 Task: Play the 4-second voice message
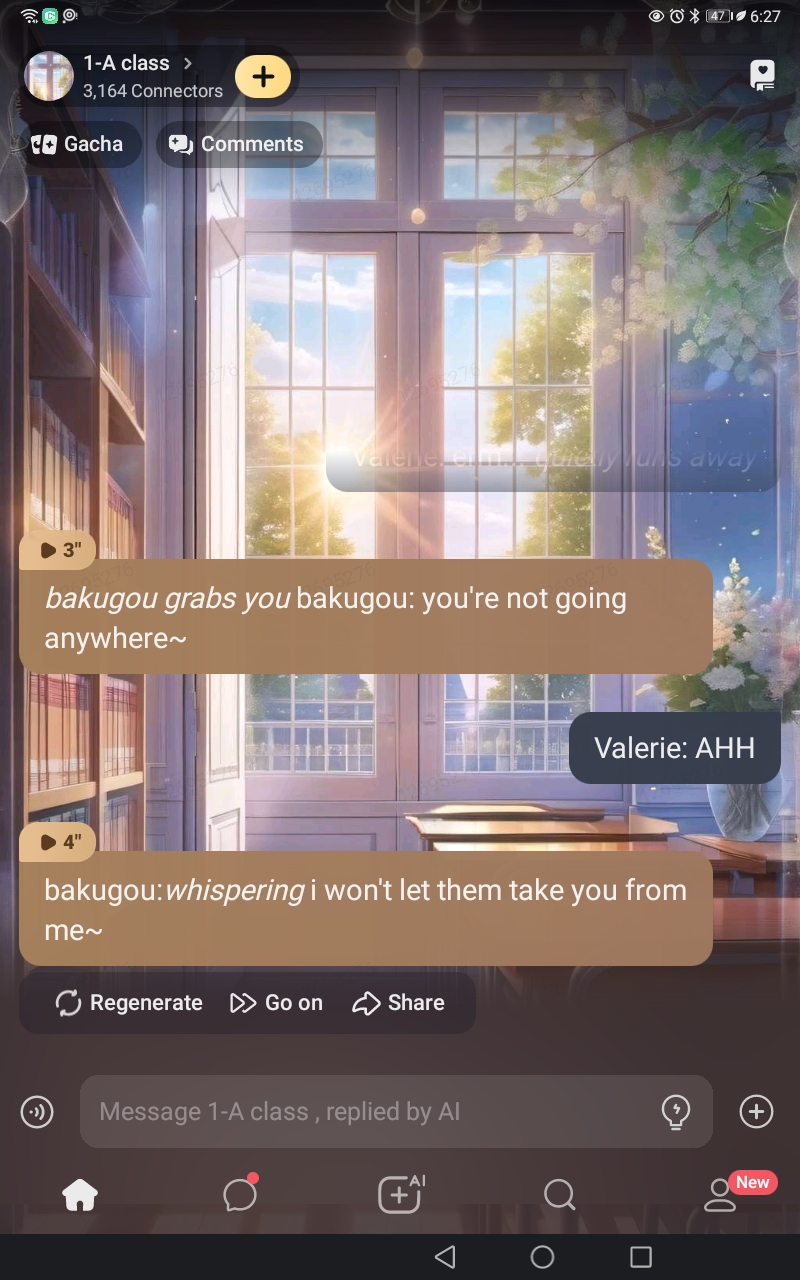click(58, 842)
